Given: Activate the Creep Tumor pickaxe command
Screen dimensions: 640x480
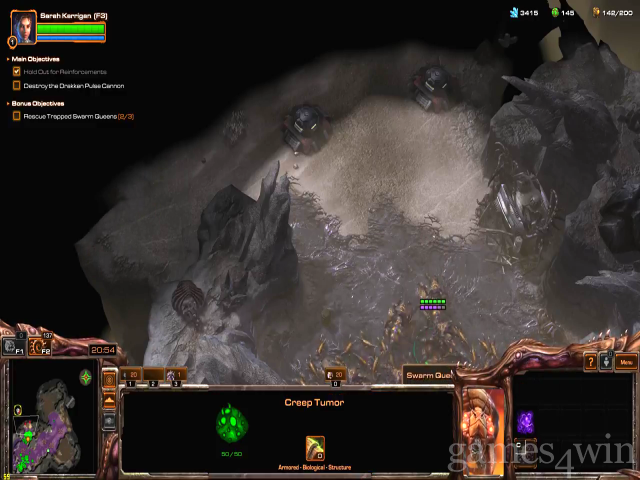Looking at the screenshot, I should pos(316,448).
